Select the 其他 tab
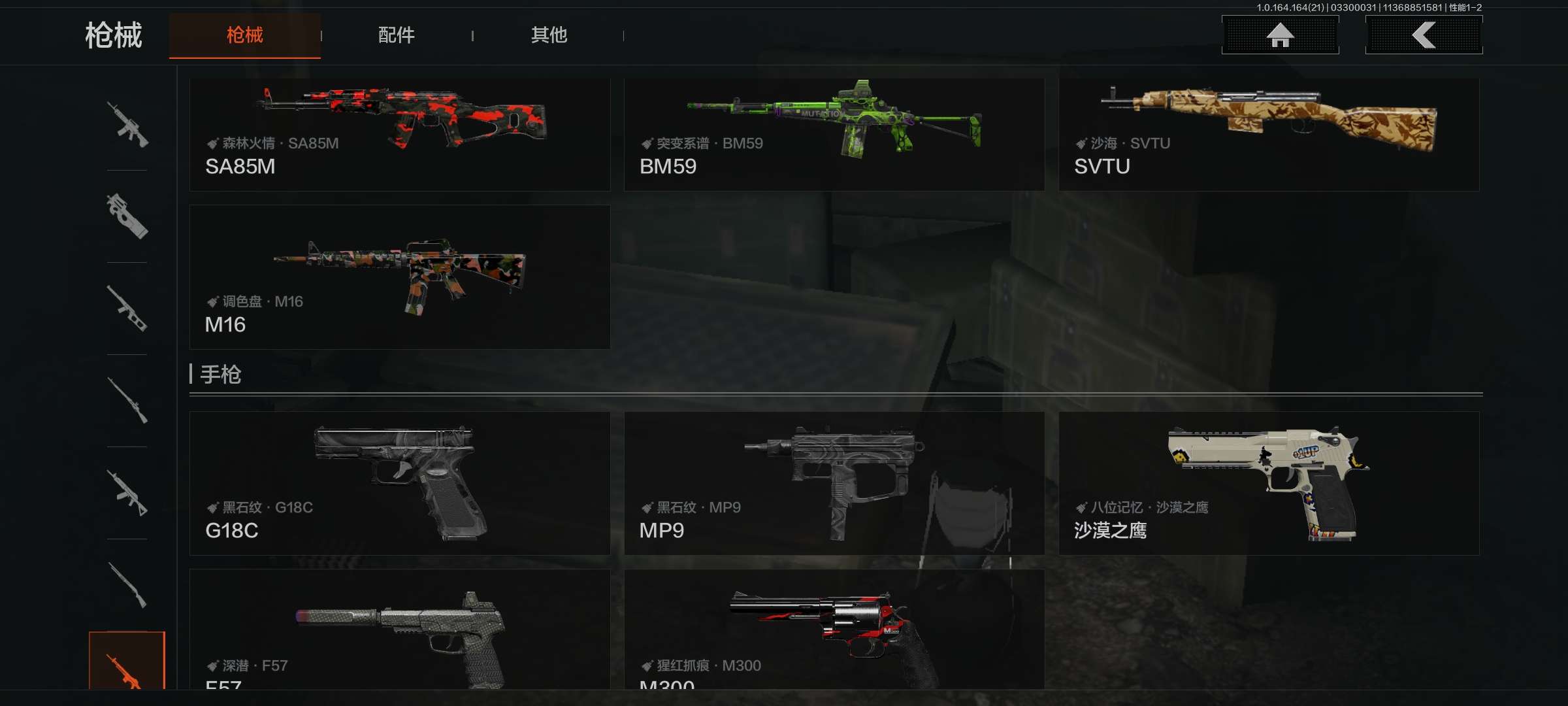This screenshot has width=1568, height=706. 549,35
